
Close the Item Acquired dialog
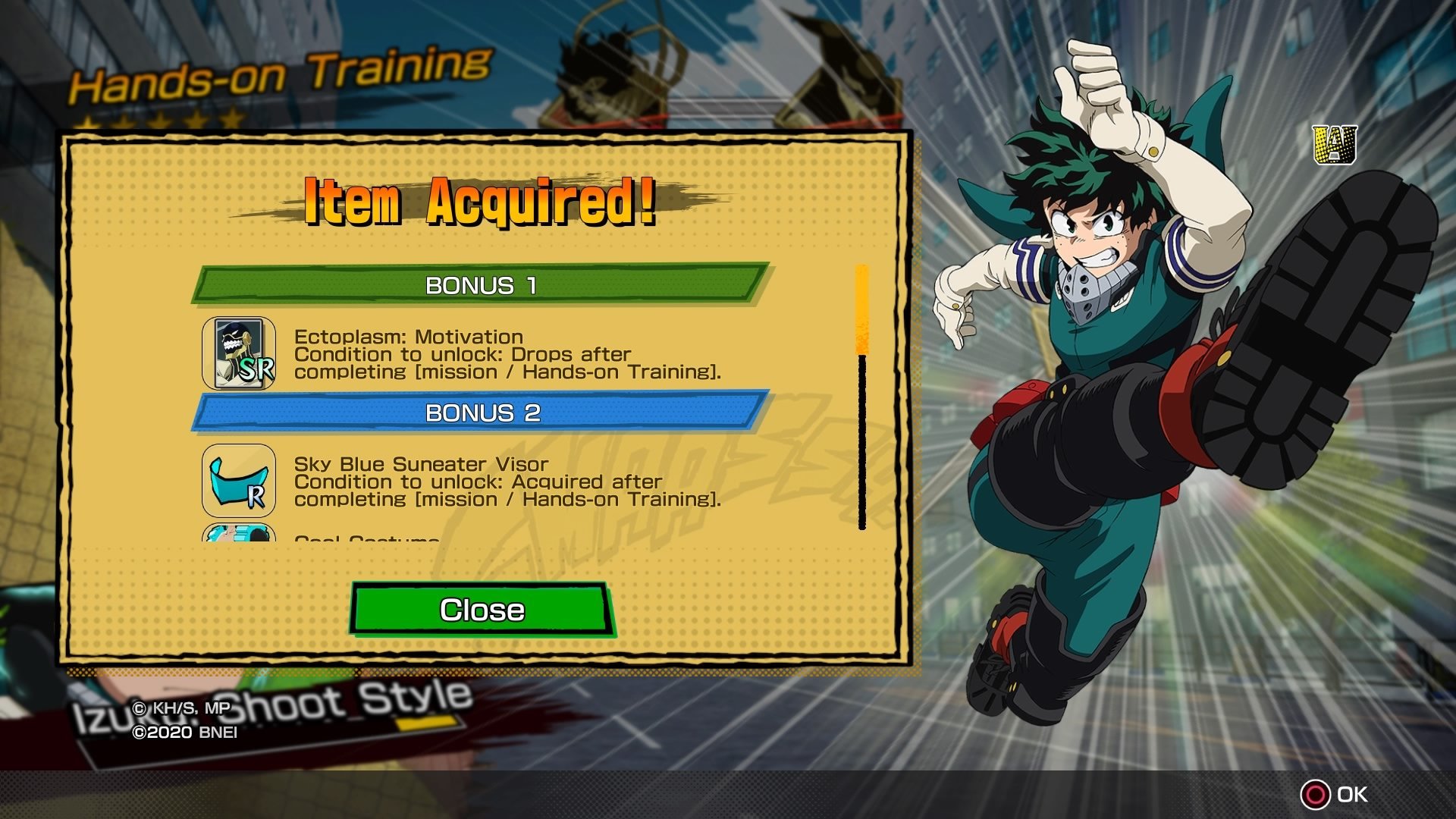(x=482, y=609)
